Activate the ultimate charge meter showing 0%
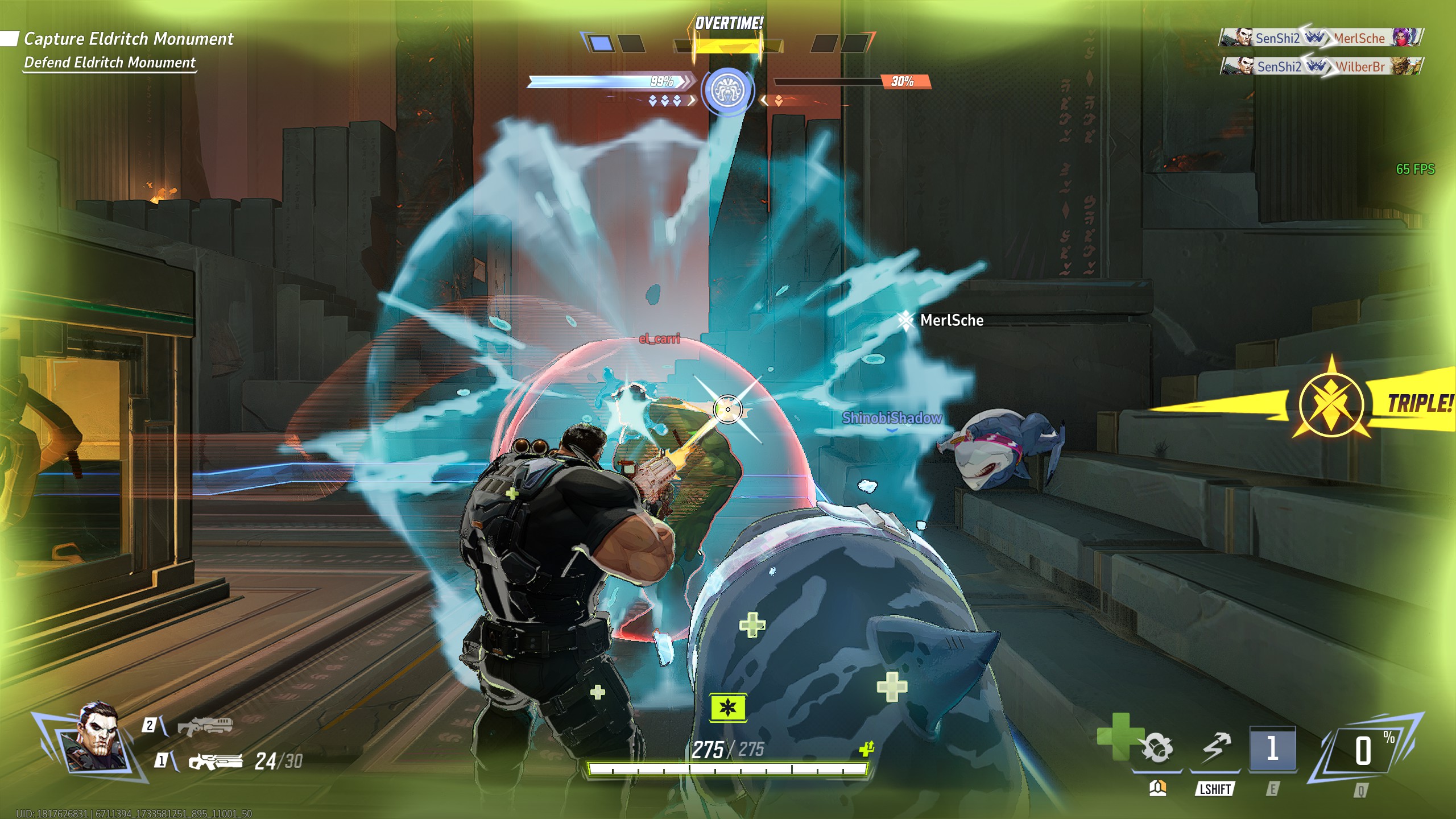 point(1363,751)
